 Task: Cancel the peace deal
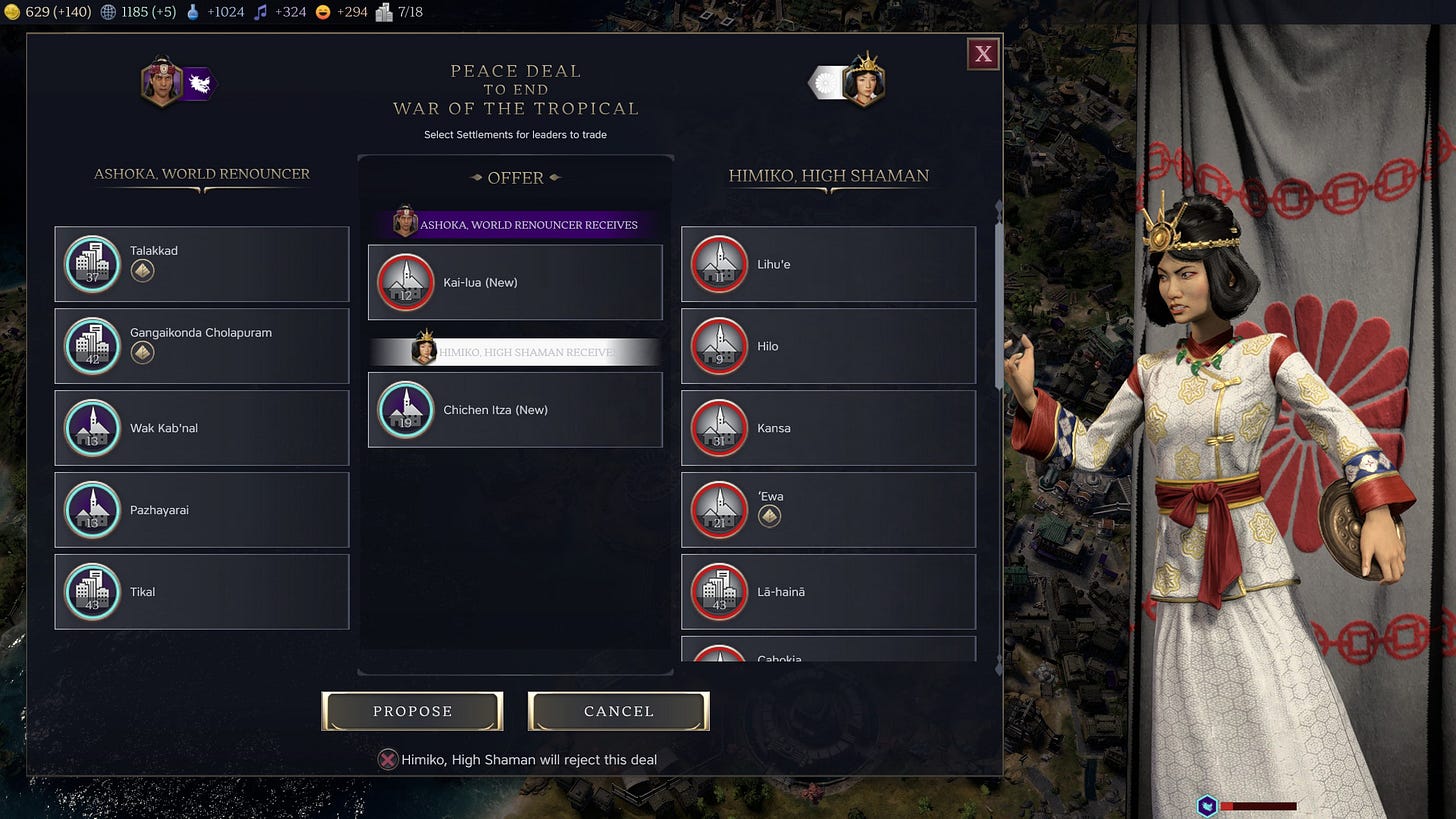[618, 711]
